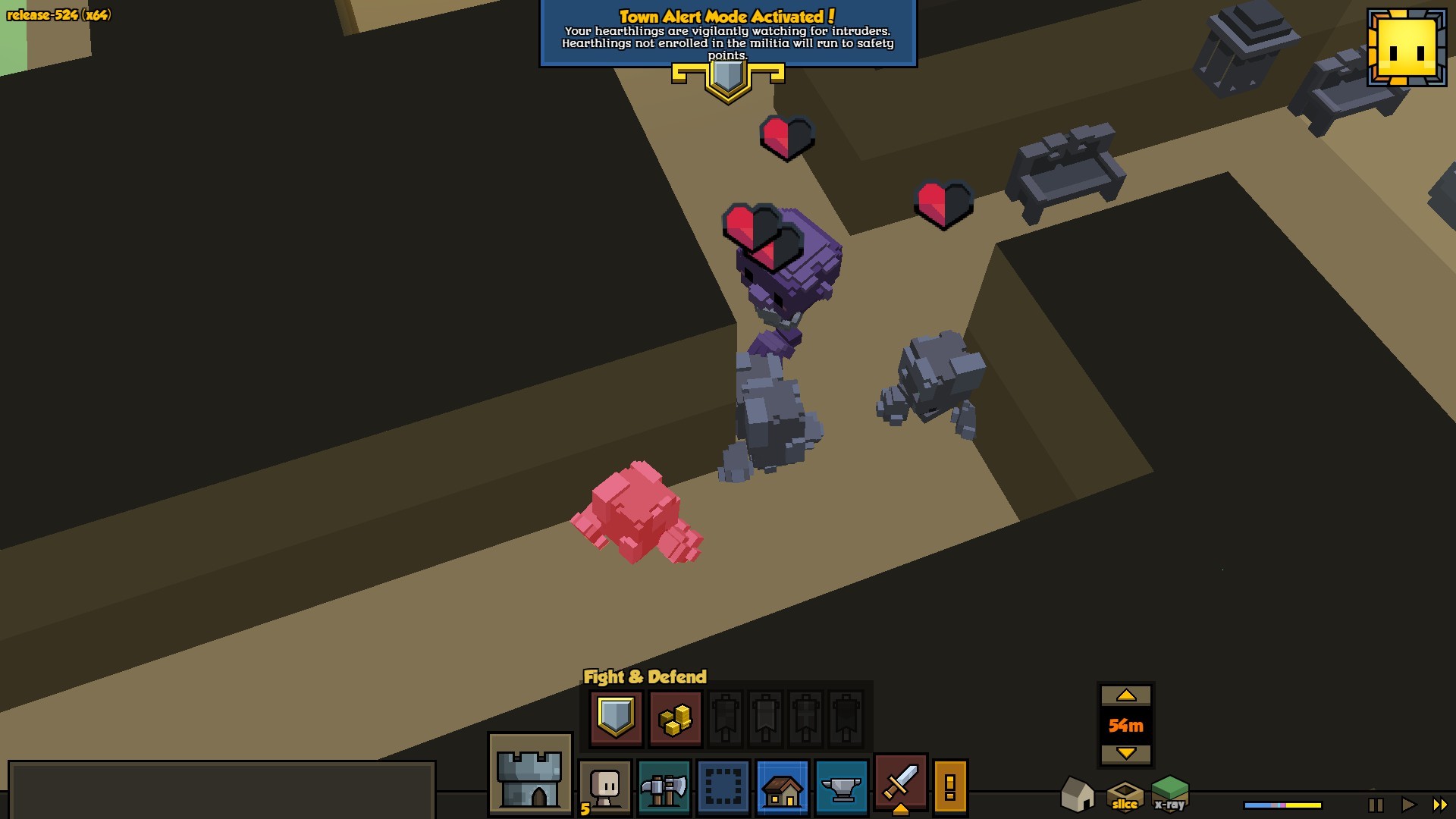1456x819 pixels.
Task: Open the zones menu with dashed square
Action: coord(723,787)
